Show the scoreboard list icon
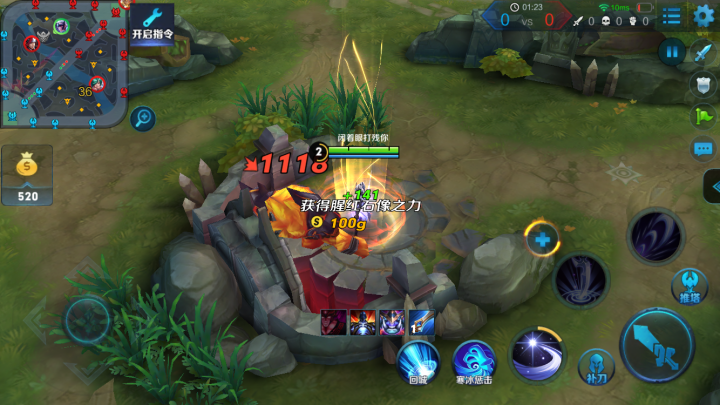720x405 pixels. click(672, 16)
